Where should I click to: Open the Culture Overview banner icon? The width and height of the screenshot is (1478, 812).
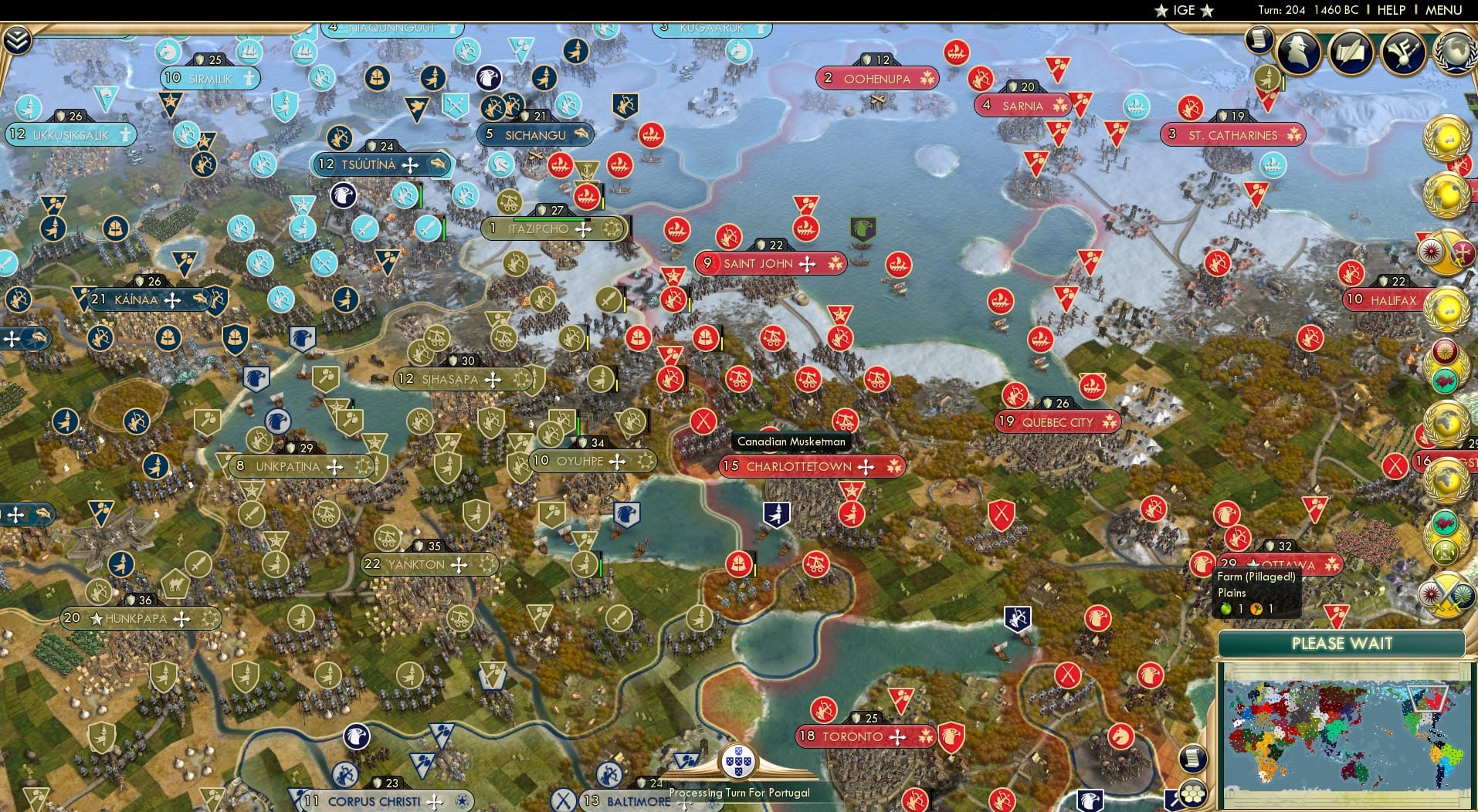(x=1403, y=51)
